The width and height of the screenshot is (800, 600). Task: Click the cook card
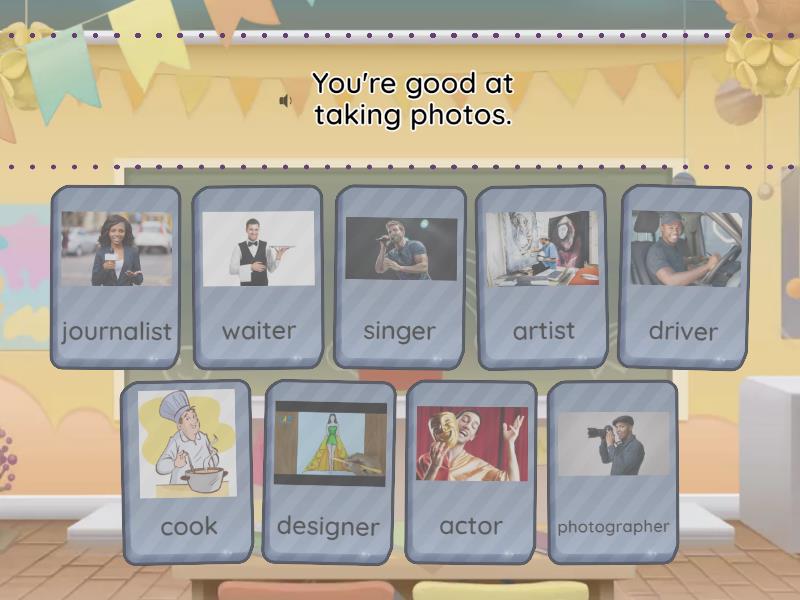(187, 470)
